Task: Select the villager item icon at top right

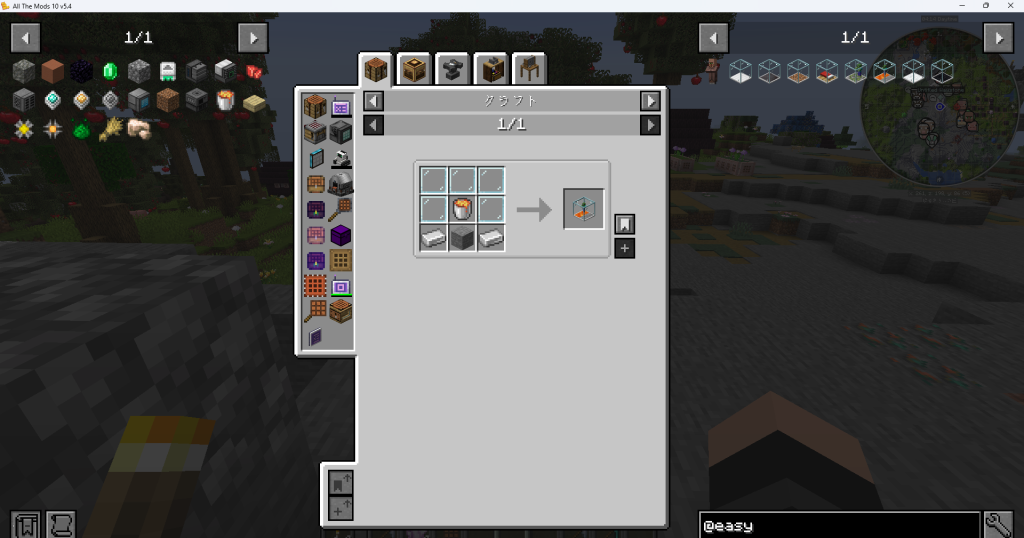Action: [712, 69]
